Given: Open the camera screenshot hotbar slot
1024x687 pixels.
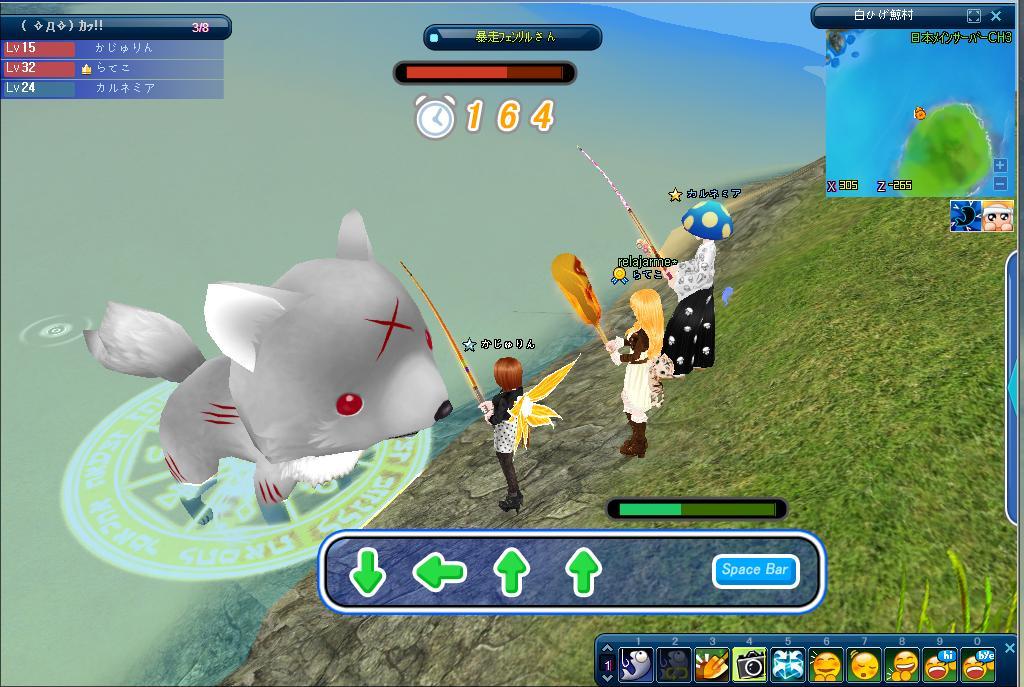Looking at the screenshot, I should (x=749, y=664).
